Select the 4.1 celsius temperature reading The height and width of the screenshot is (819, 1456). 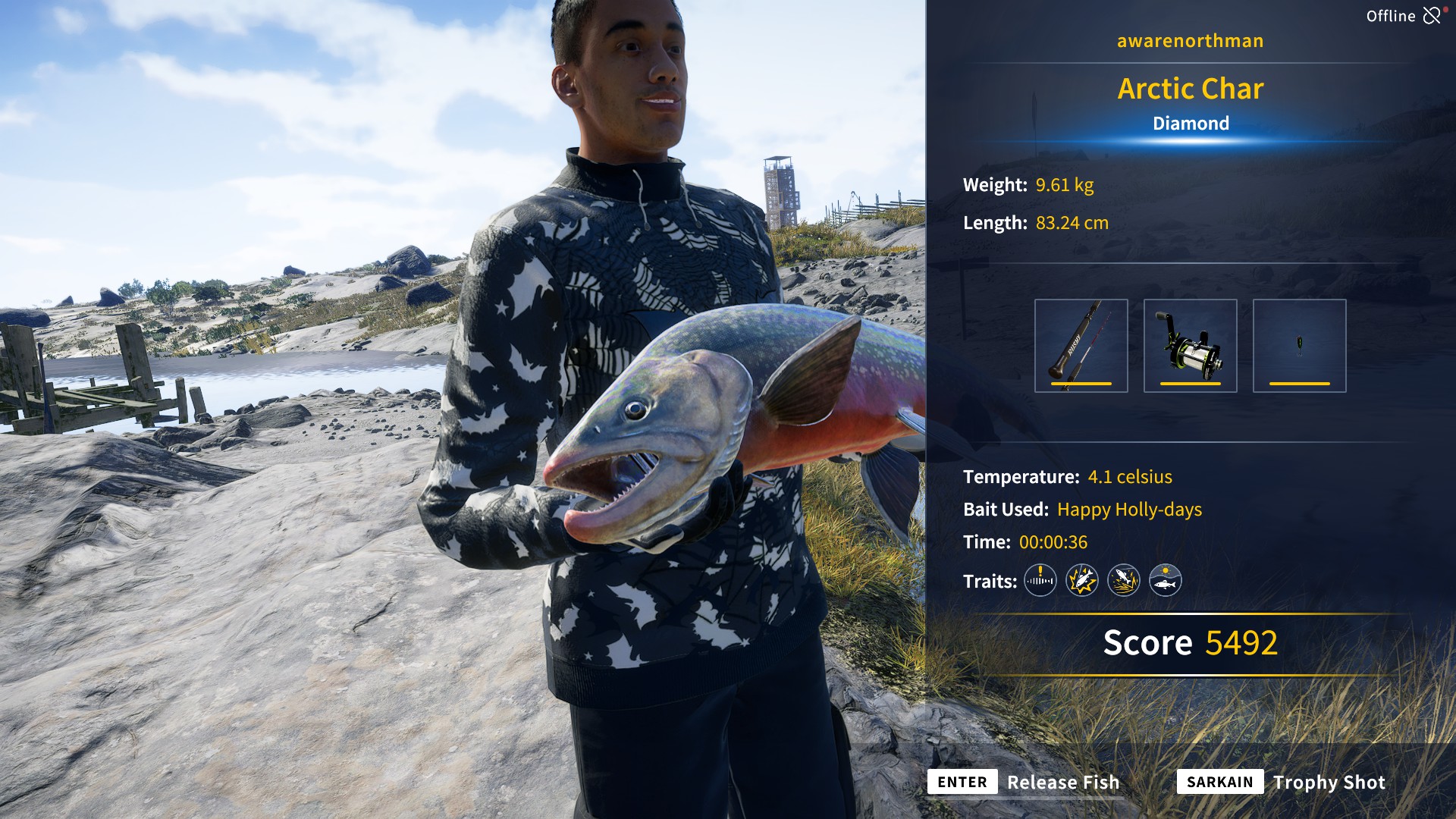coord(1130,477)
